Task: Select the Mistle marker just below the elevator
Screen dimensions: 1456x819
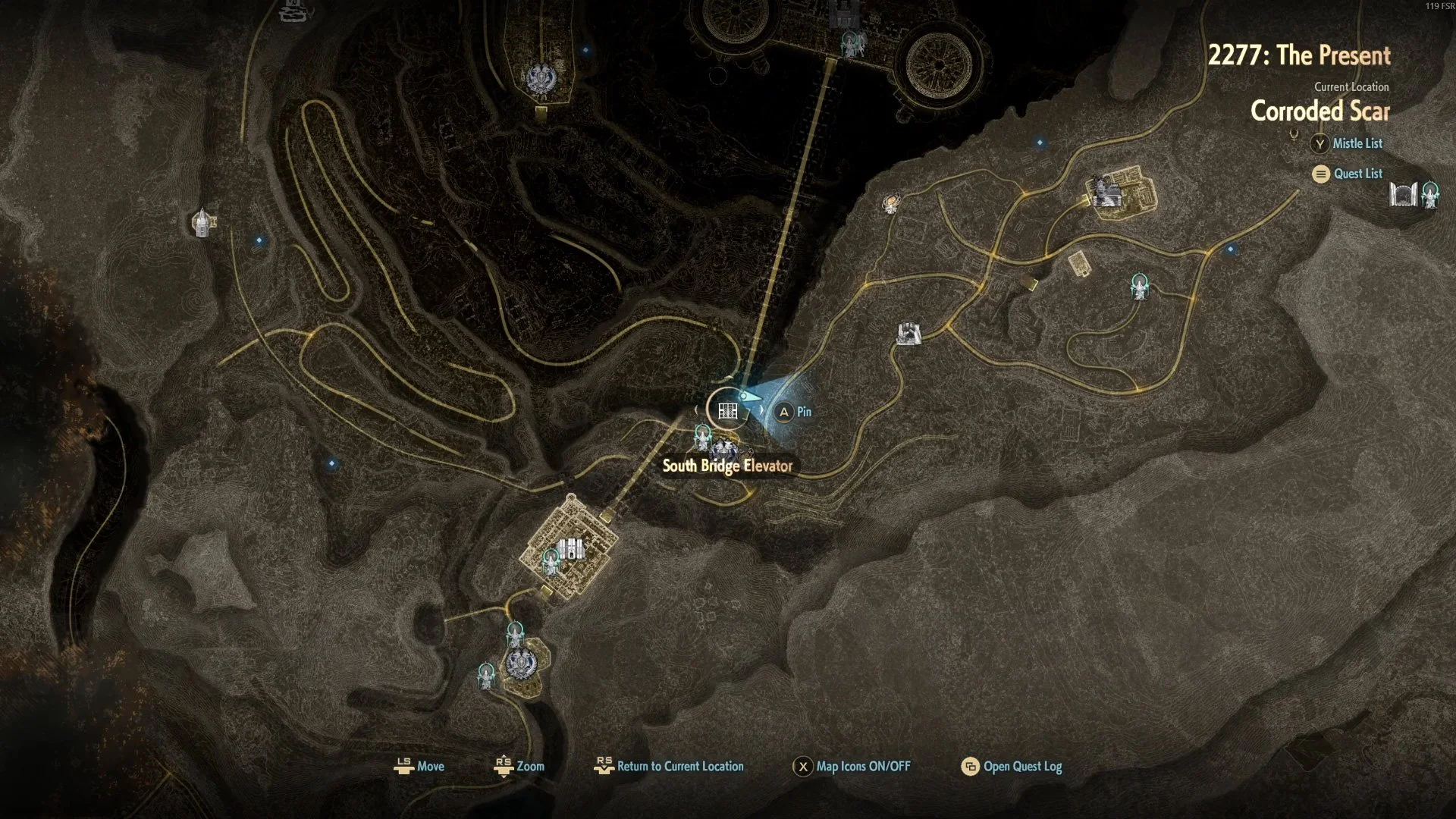Action: coord(703,437)
